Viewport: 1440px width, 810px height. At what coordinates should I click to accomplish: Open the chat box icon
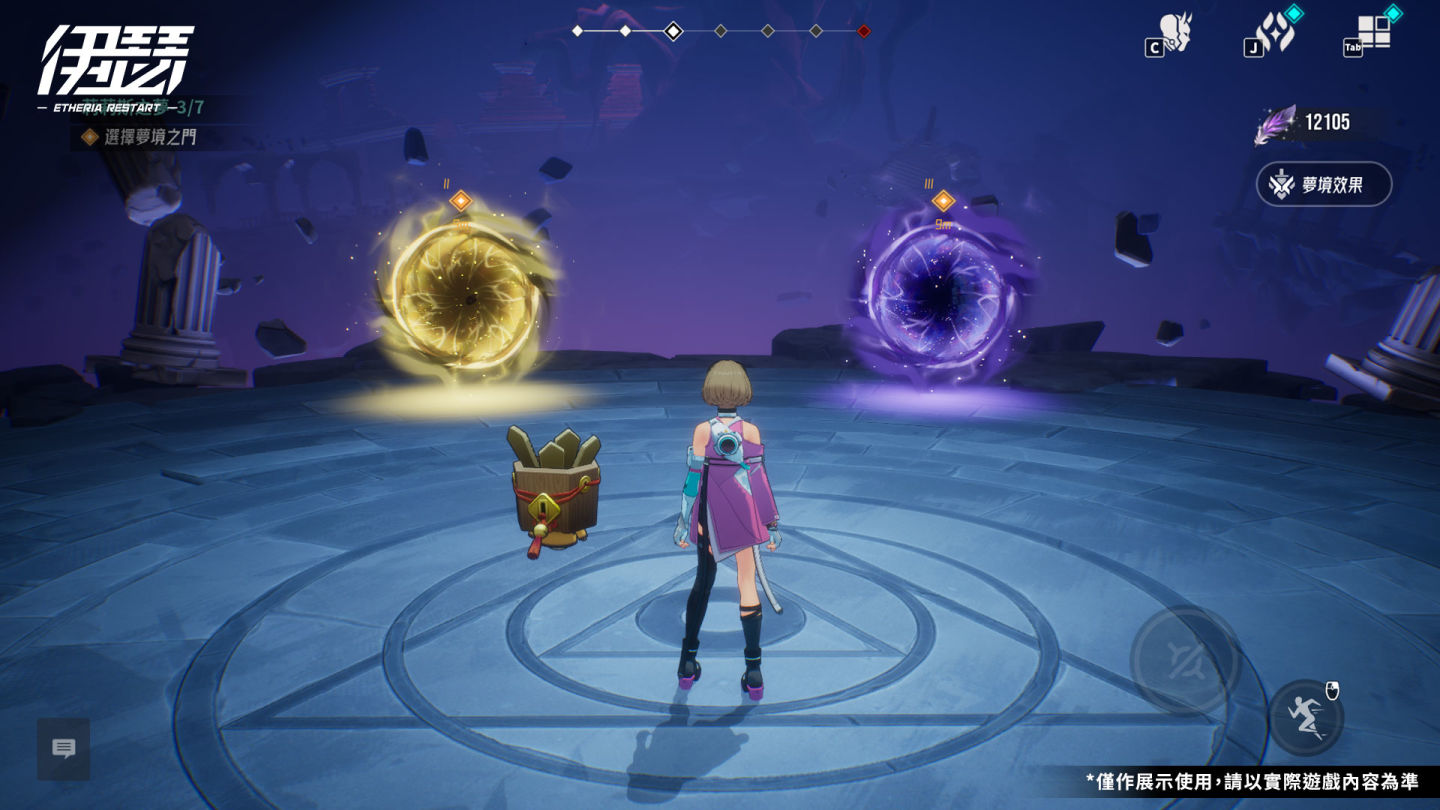[x=64, y=748]
